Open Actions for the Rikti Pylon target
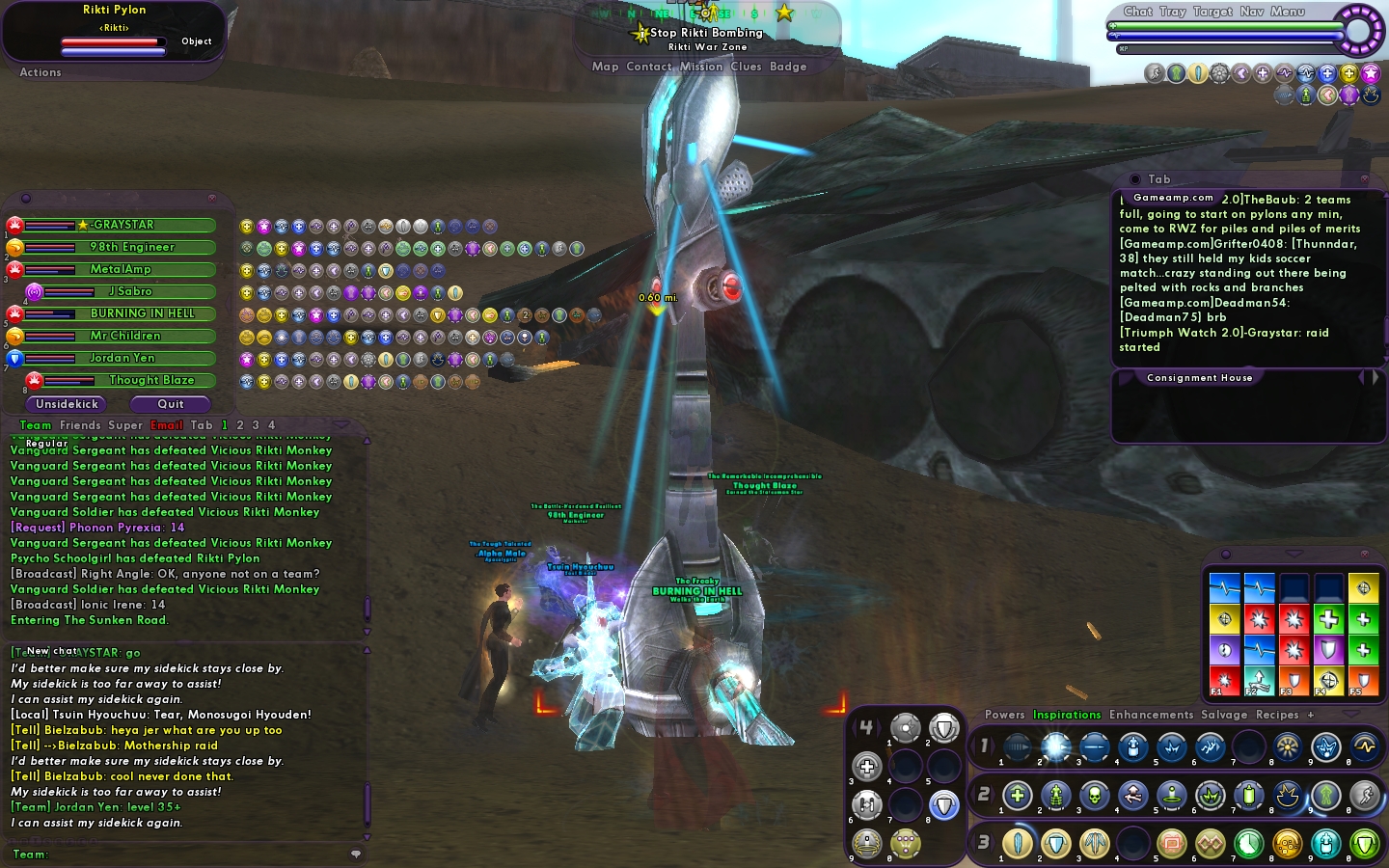 point(40,72)
